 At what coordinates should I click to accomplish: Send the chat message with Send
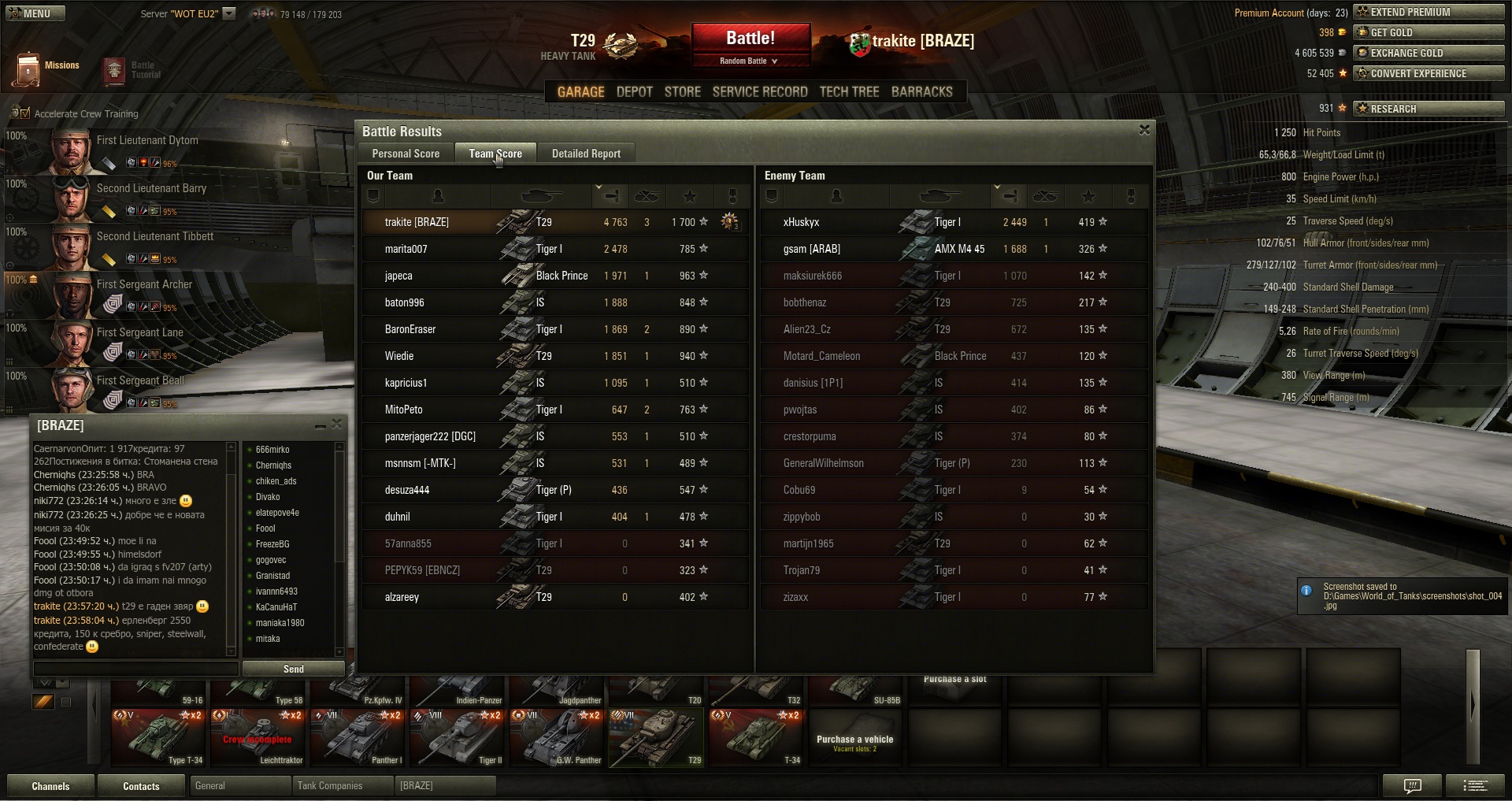(293, 669)
